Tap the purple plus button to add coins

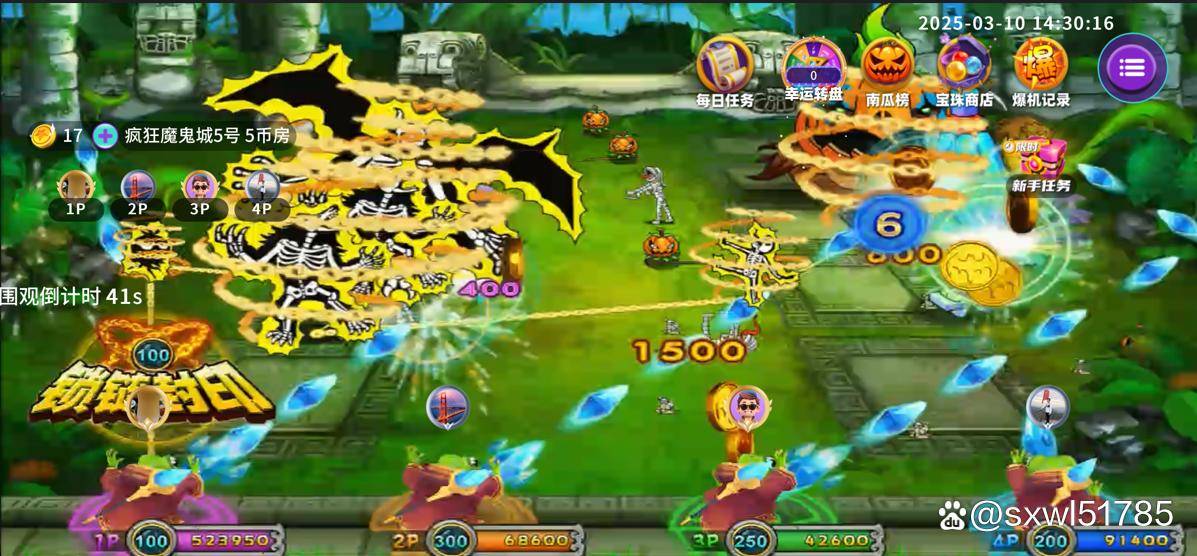coord(104,136)
